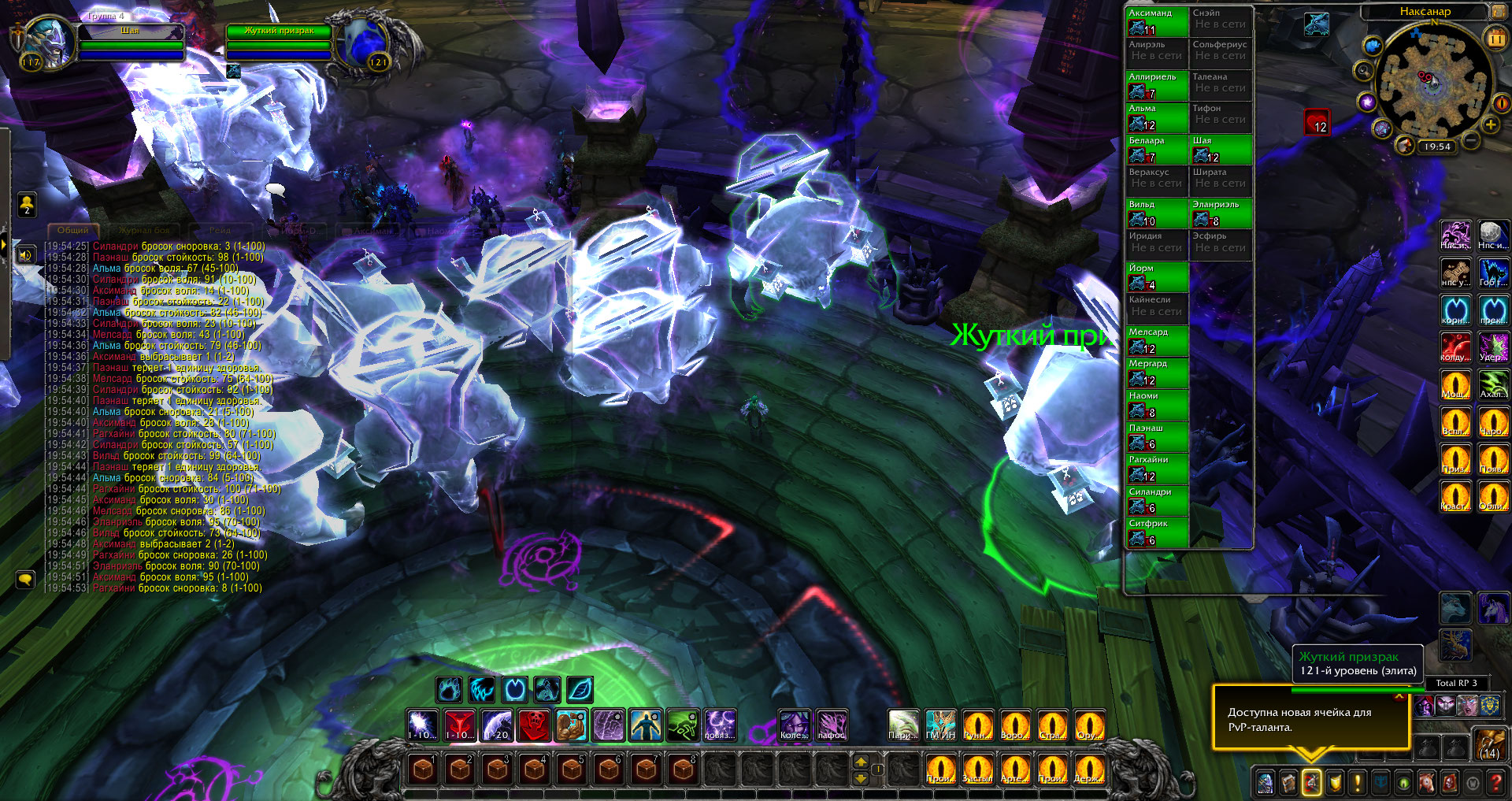This screenshot has height=801, width=1512.
Task: Select raid member Аксиманд frame
Action: 1156,22
